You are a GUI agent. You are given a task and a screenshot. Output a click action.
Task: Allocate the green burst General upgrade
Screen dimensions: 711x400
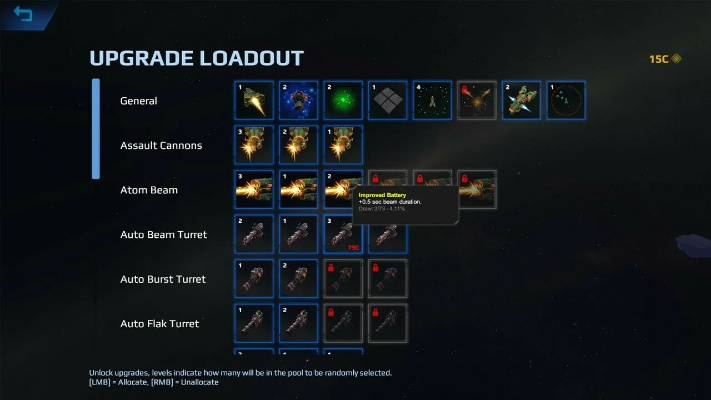(343, 100)
